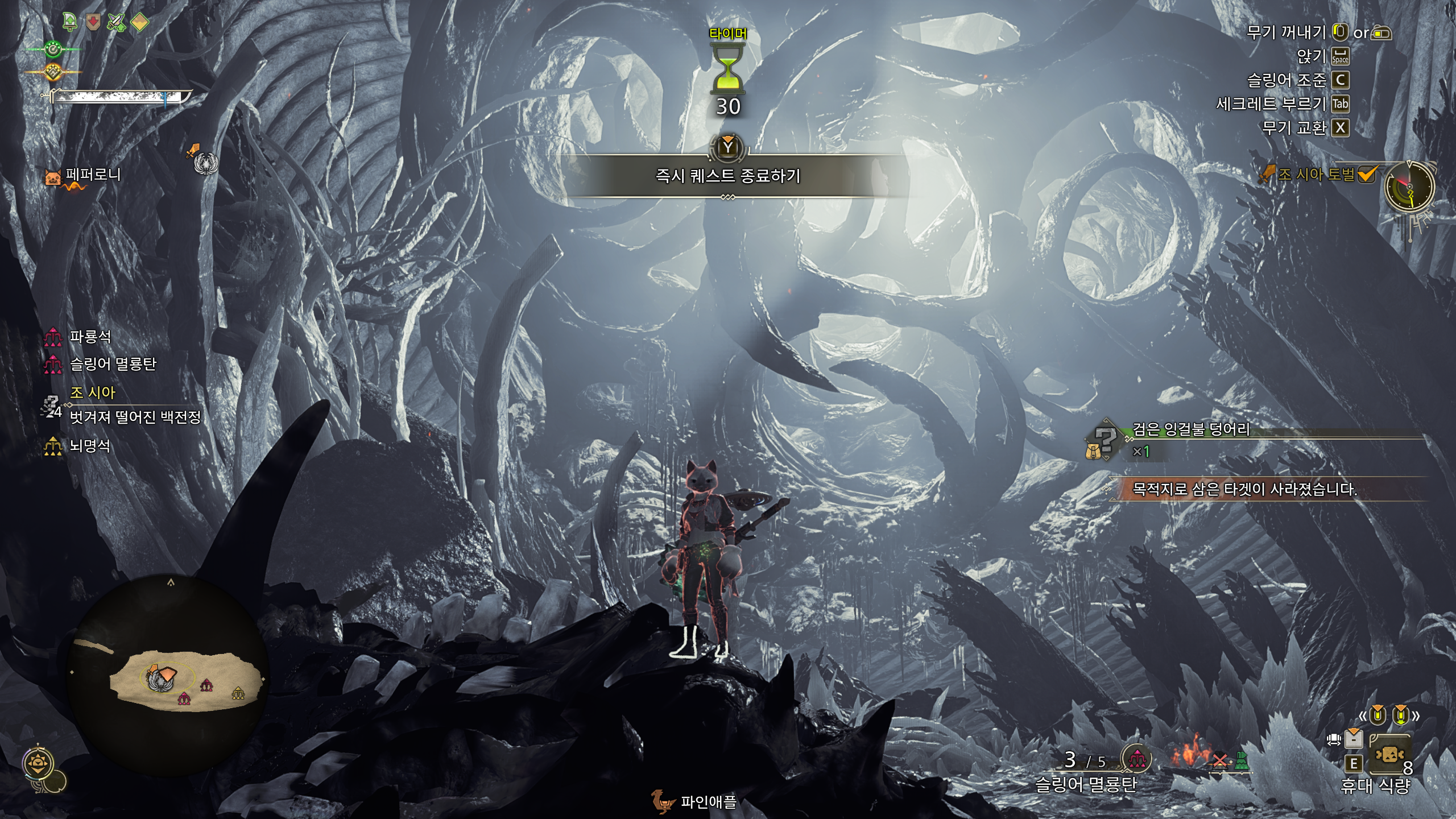Image resolution: width=1456 pixels, height=819 pixels.
Task: Click the 파인애플 player name label
Action: point(709,802)
